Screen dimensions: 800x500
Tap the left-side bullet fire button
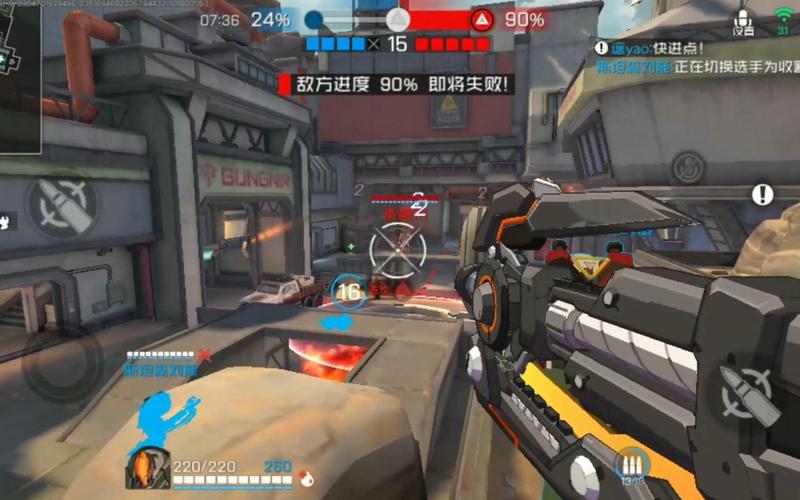pos(62,204)
